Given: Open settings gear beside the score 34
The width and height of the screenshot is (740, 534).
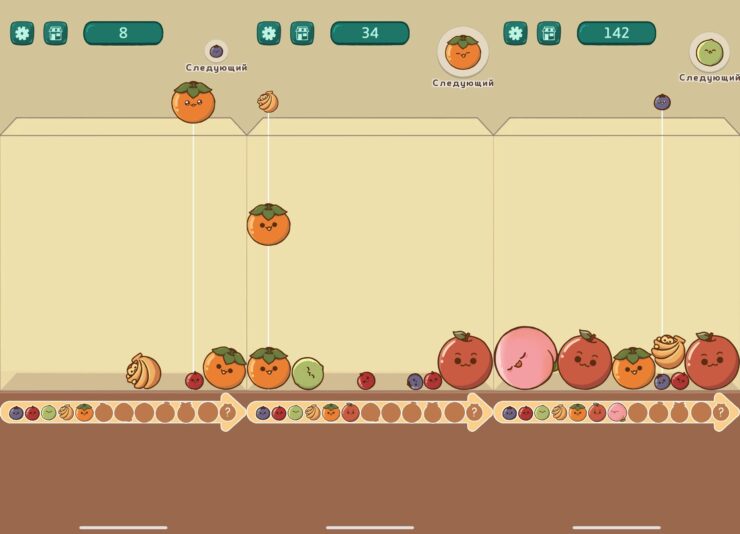Looking at the screenshot, I should tap(269, 33).
